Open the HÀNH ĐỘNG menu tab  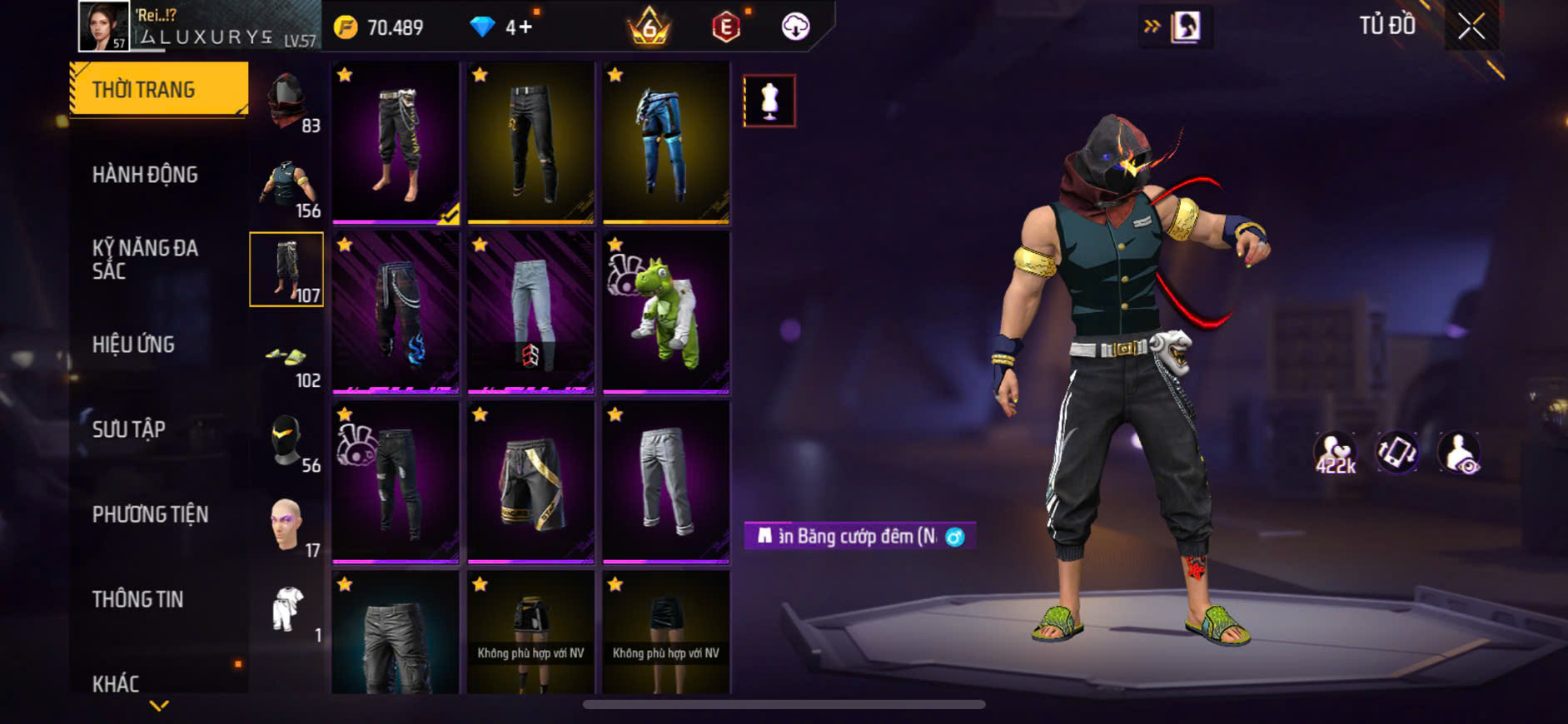tap(145, 175)
